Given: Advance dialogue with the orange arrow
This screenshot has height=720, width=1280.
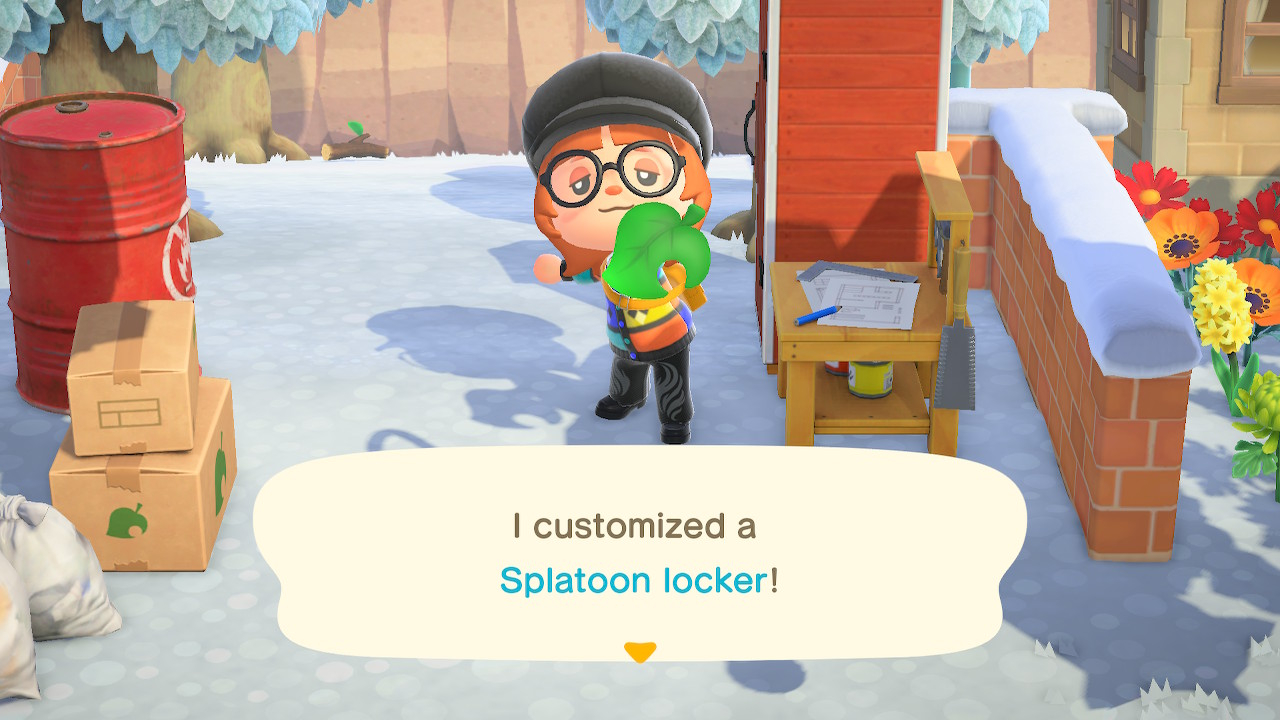Looking at the screenshot, I should click(639, 652).
